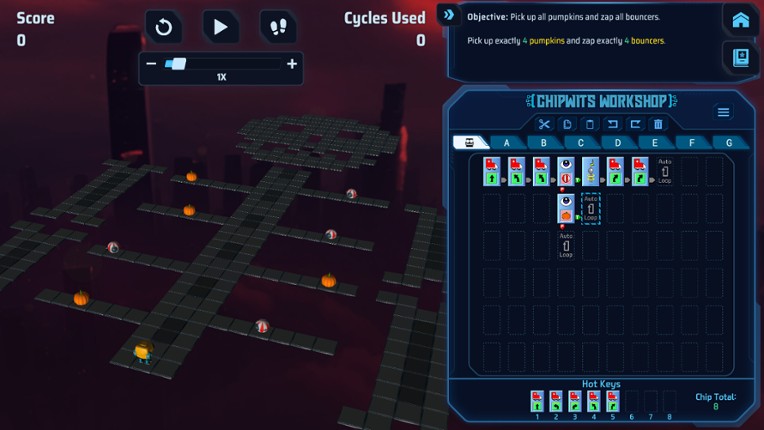Switch to subroutine tab A

pos(507,143)
